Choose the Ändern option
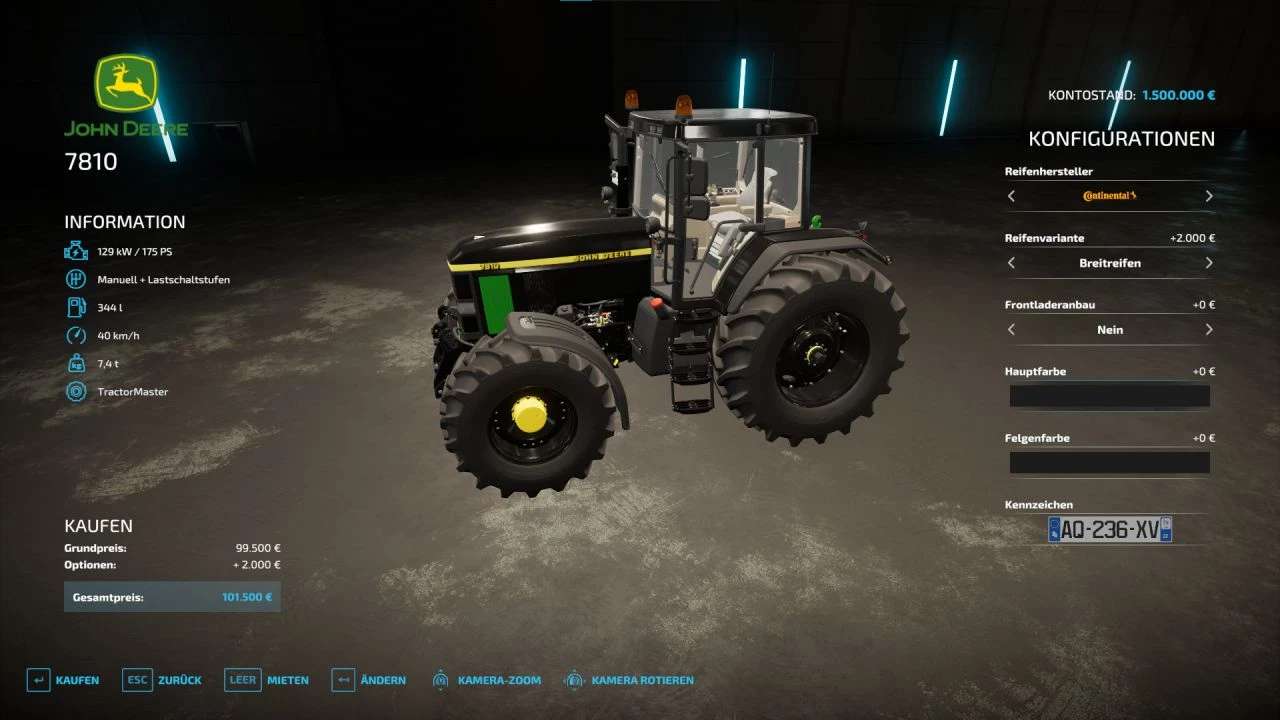1280x720 pixels. 369,680
